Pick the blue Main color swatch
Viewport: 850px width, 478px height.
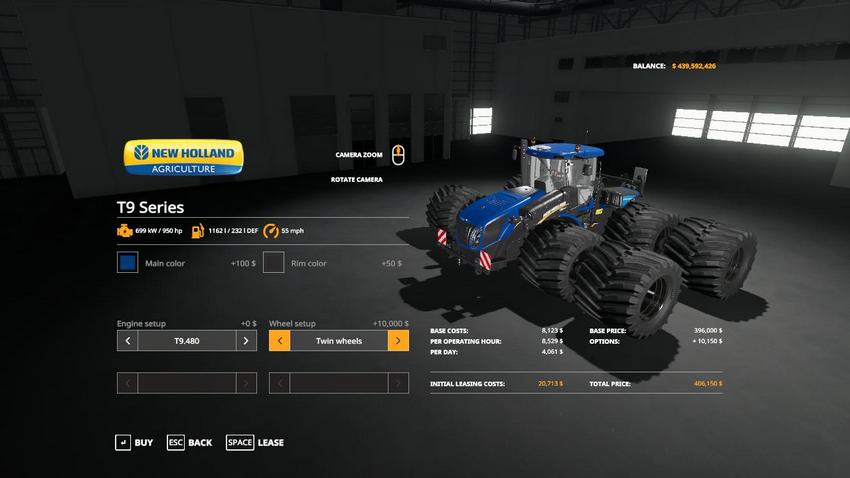[127, 263]
